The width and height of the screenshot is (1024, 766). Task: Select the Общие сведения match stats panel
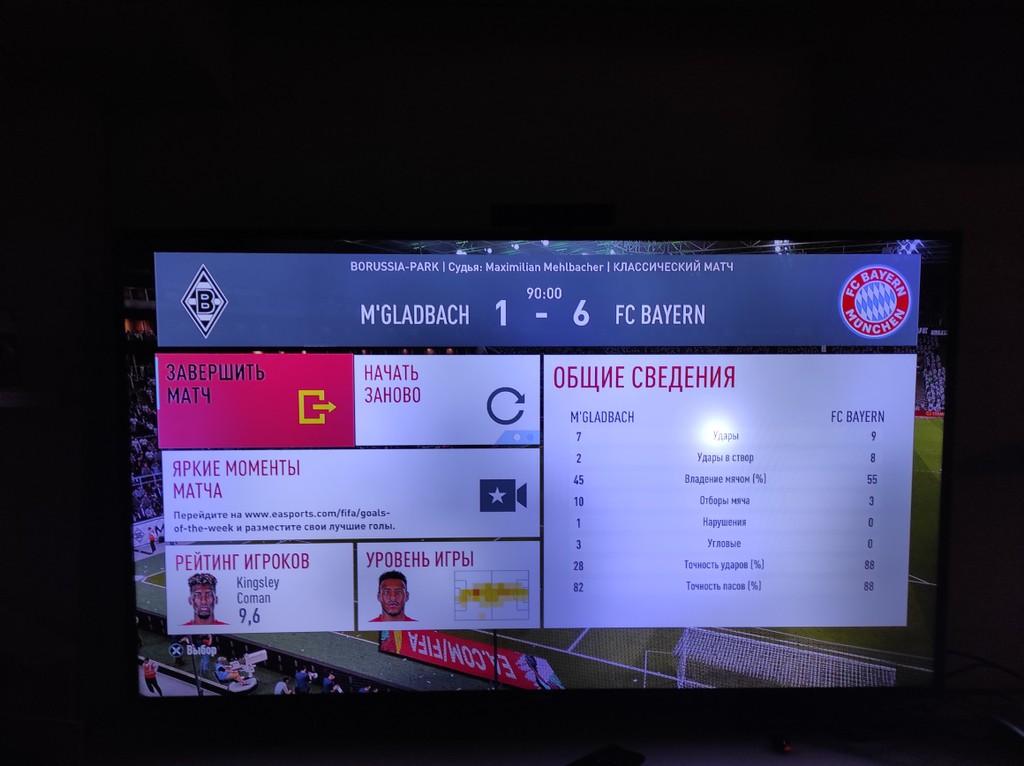click(729, 490)
